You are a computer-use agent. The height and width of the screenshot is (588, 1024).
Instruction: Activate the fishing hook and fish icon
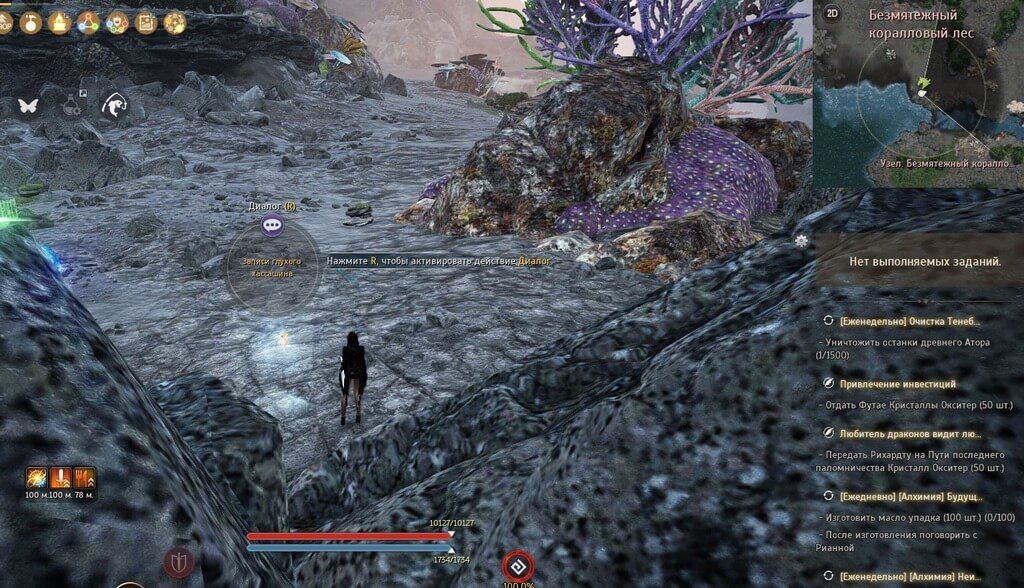(x=117, y=106)
